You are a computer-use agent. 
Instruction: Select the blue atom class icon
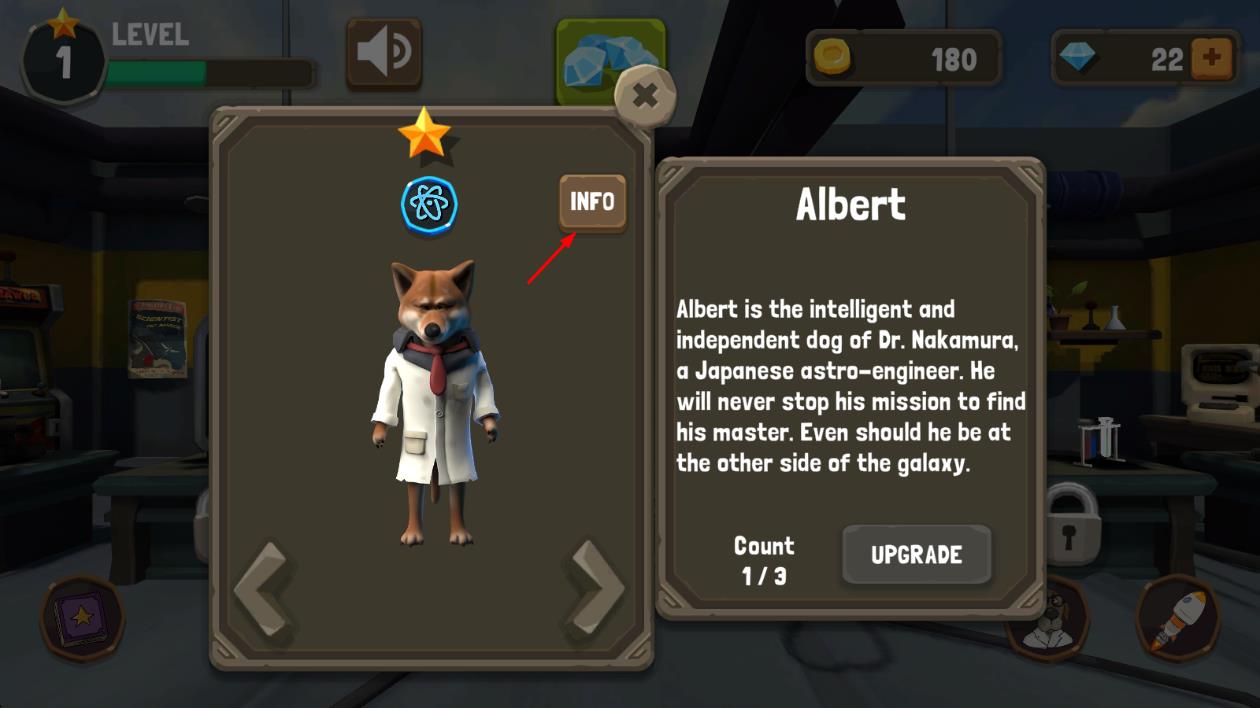(x=429, y=204)
